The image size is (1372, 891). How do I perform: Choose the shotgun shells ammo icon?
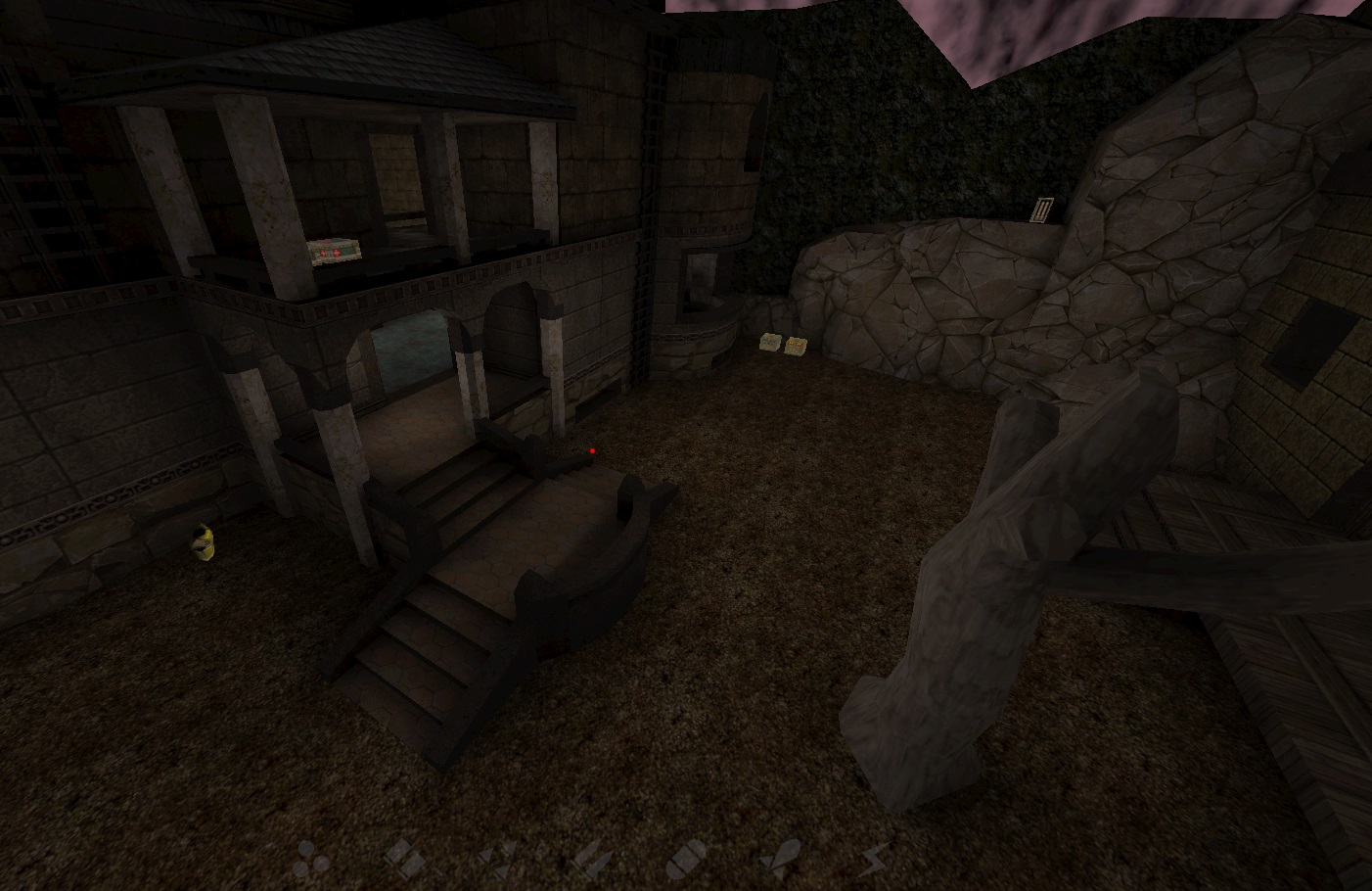pos(402,856)
